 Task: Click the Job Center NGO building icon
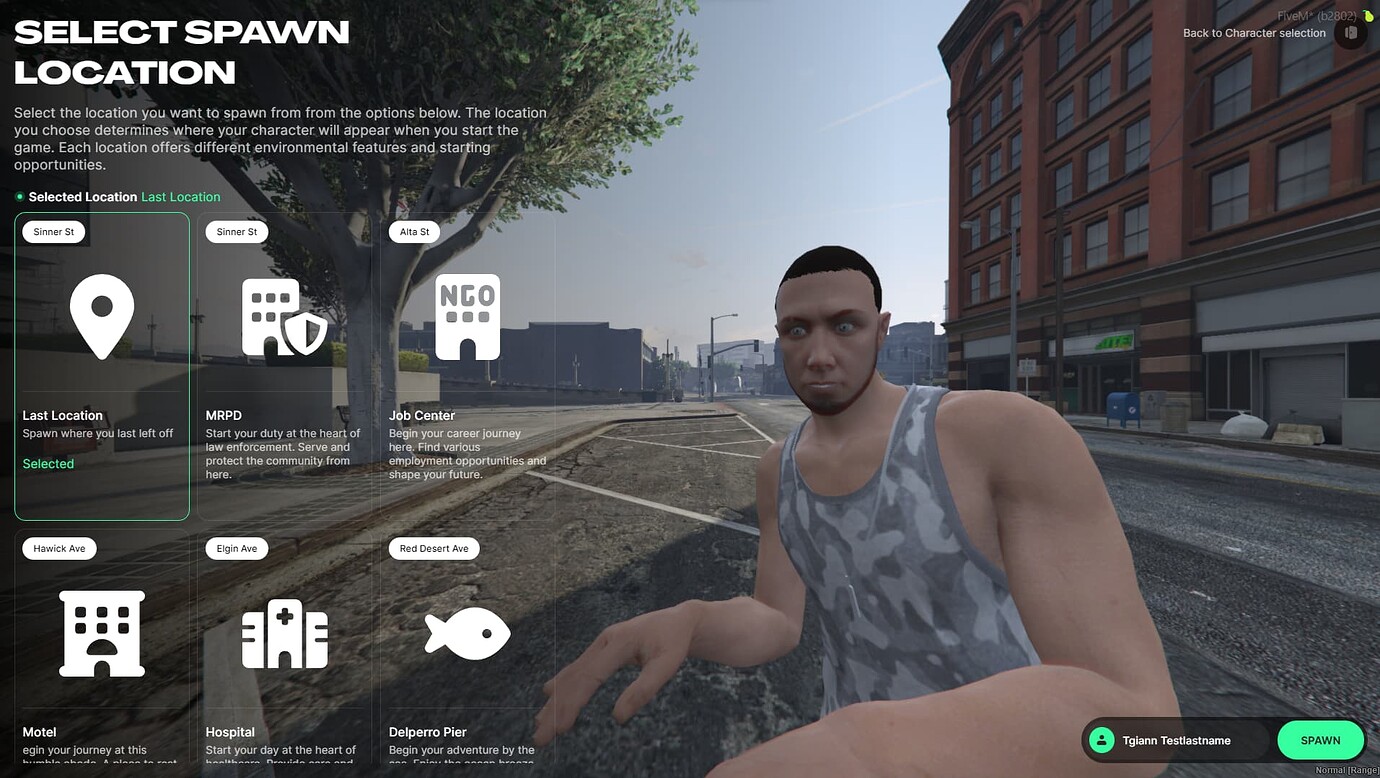point(467,316)
